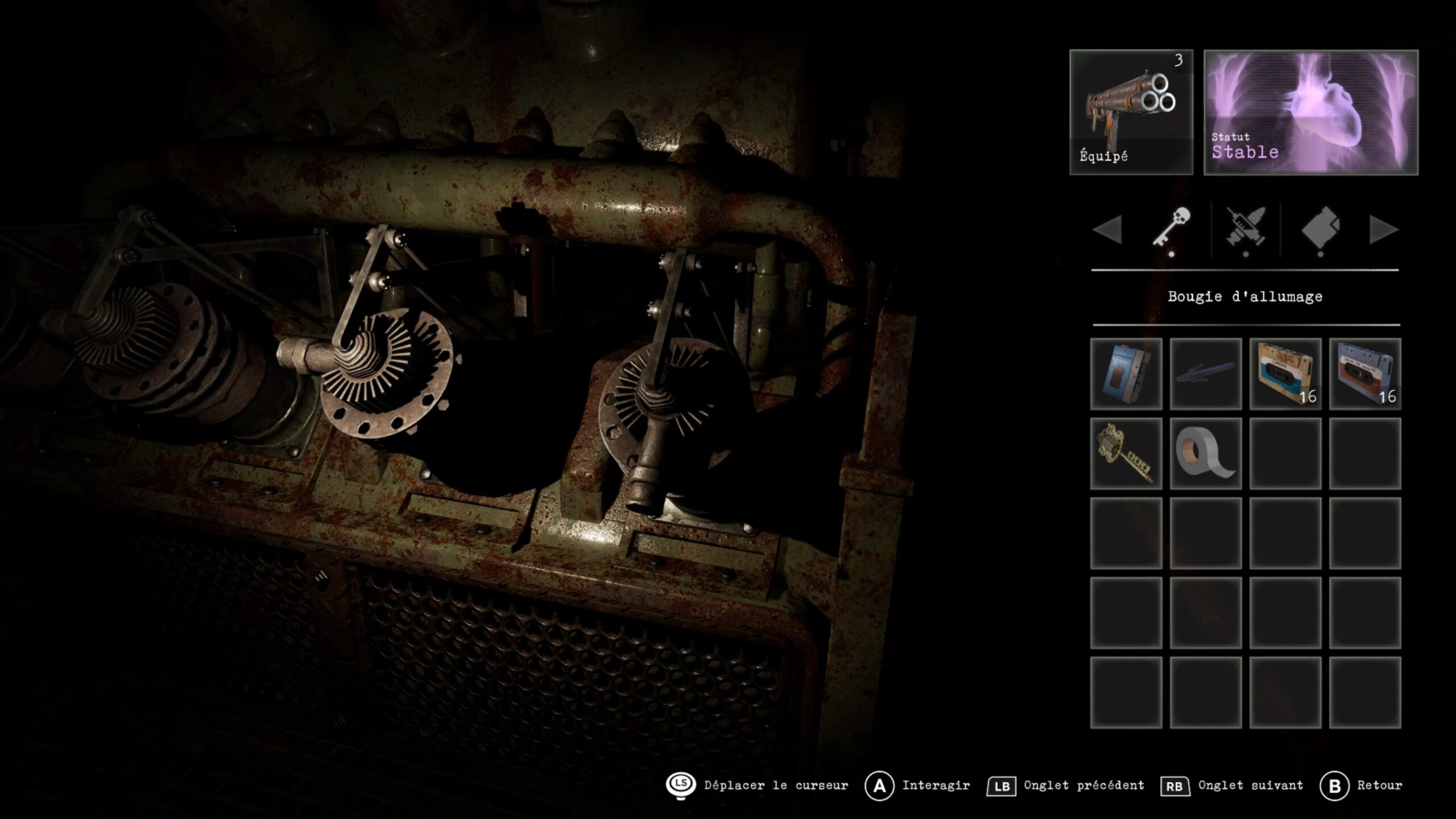The height and width of the screenshot is (819, 1456).
Task: Choose the beige cassette tape stack
Action: [1285, 374]
